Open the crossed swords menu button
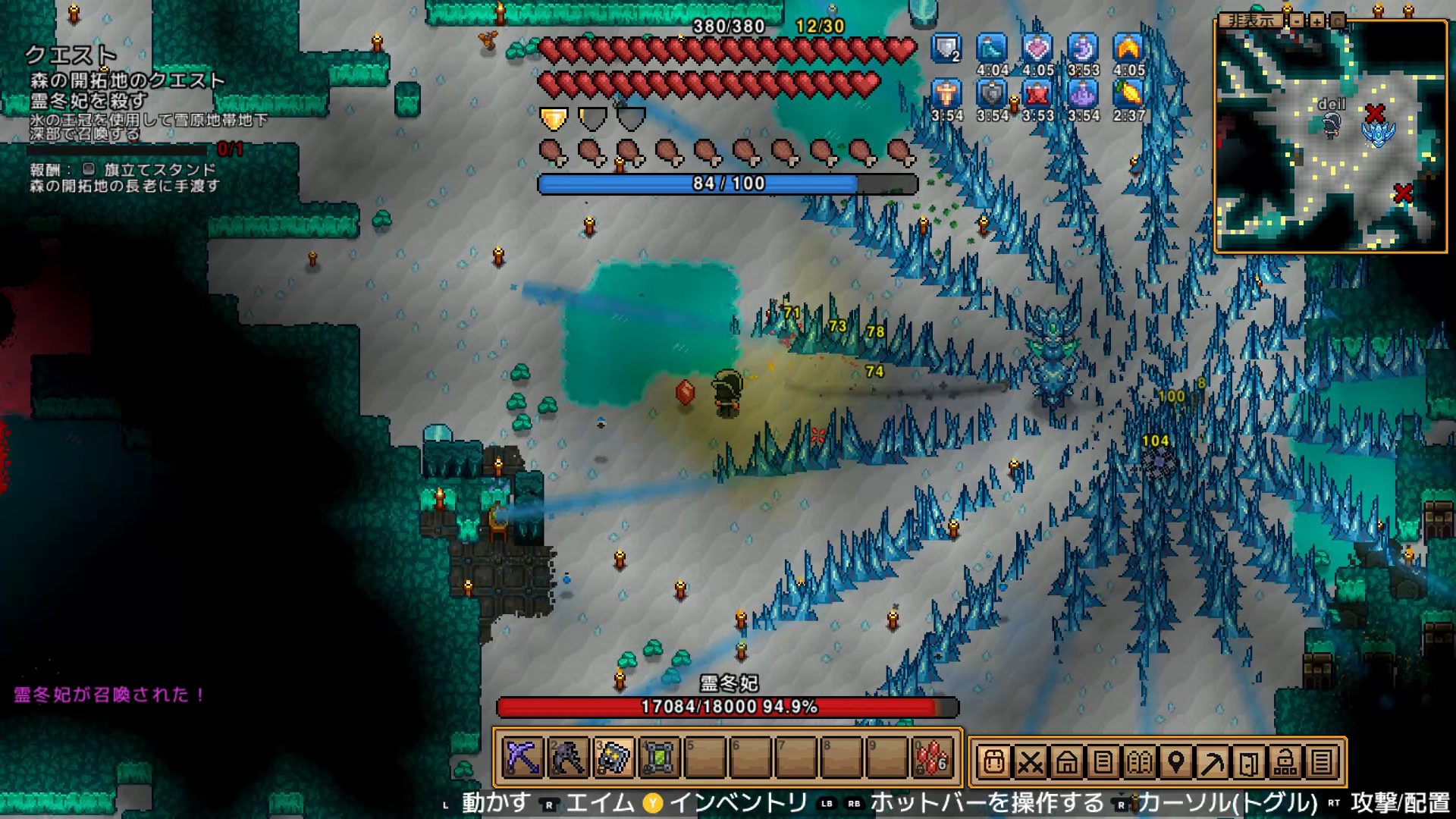1456x819 pixels. click(x=1030, y=762)
